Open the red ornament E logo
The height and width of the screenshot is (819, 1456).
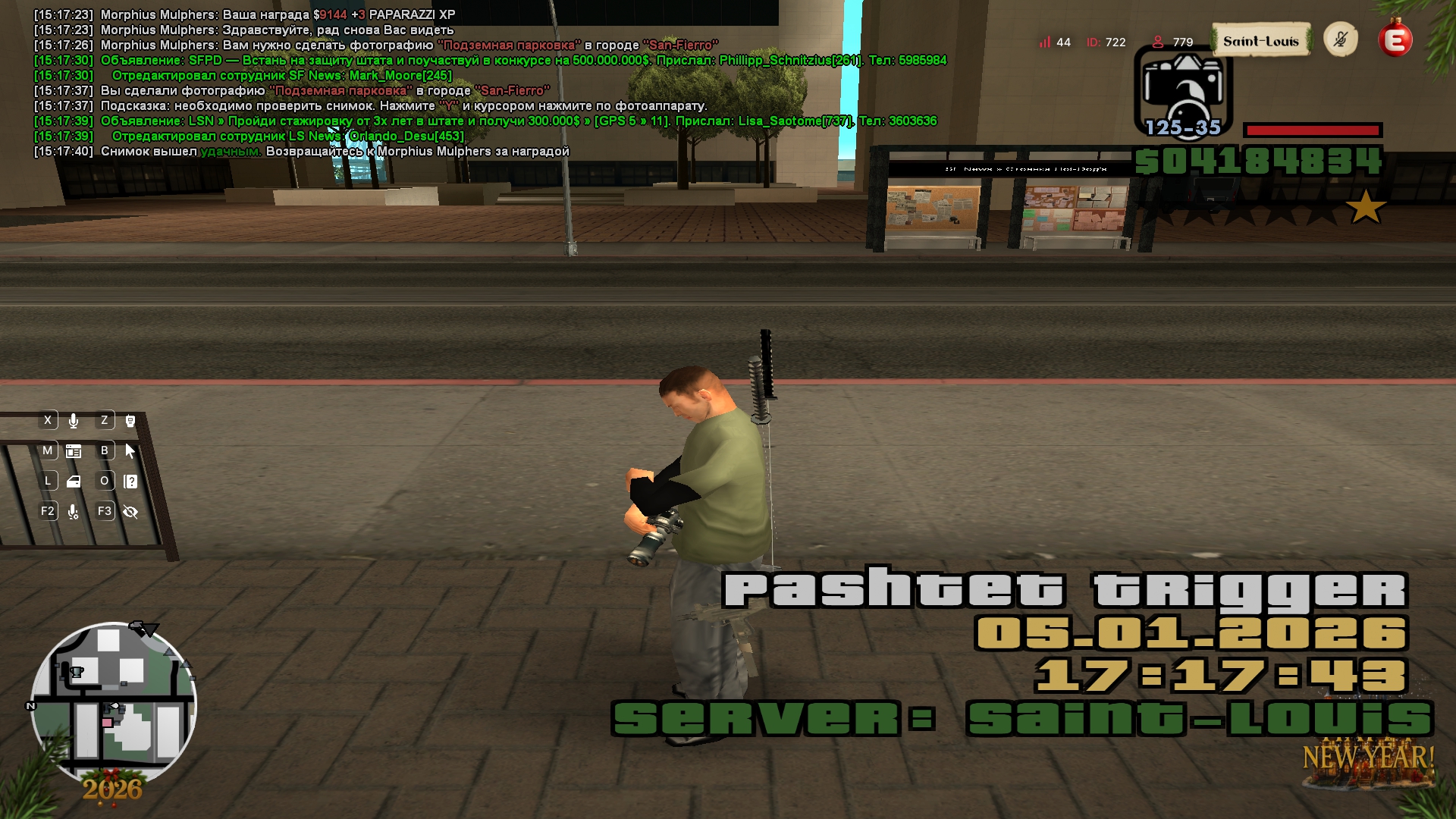[1395, 39]
